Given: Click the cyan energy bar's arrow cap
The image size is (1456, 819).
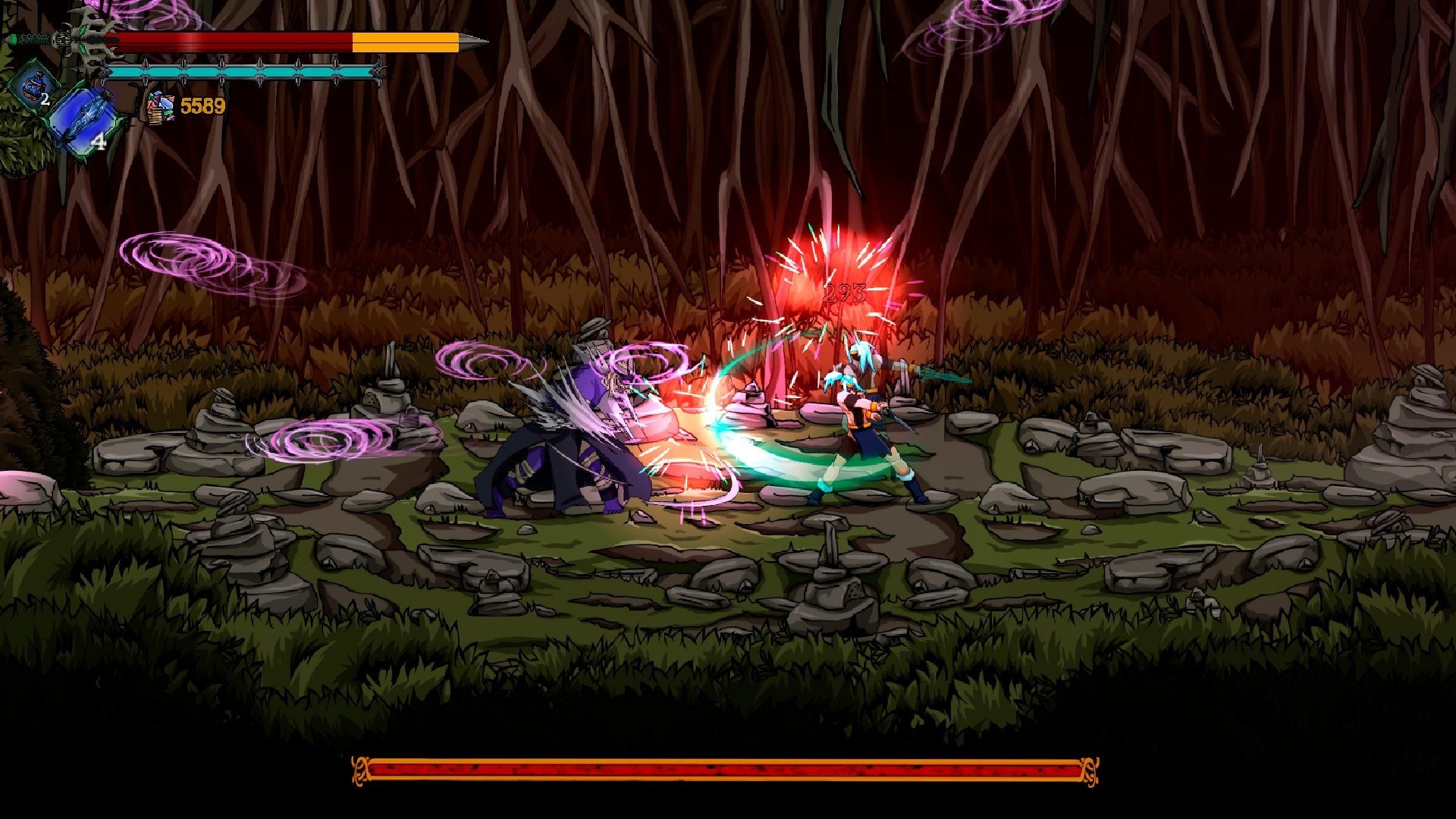Looking at the screenshot, I should 379,74.
